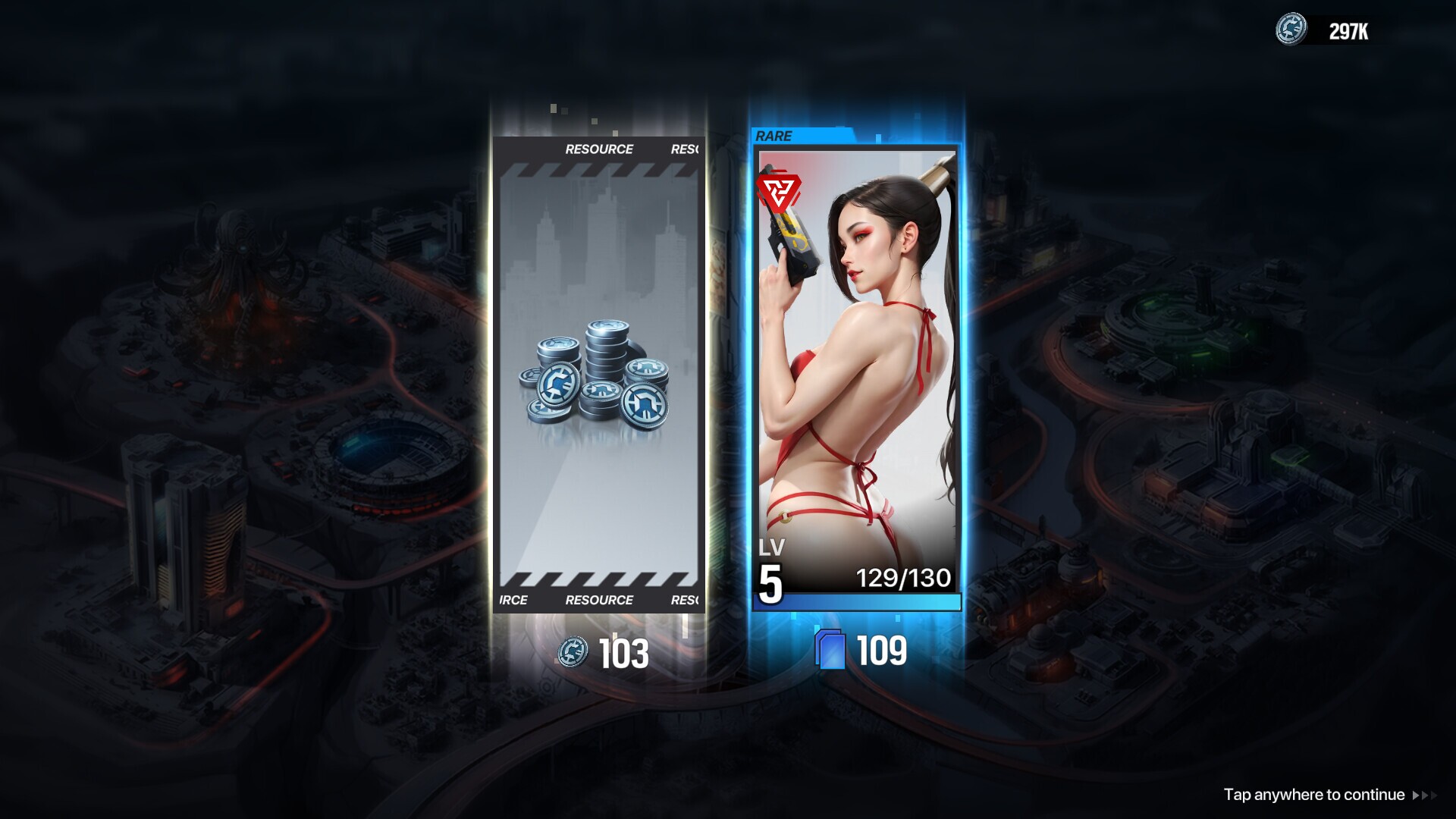The width and height of the screenshot is (1456, 819).
Task: Click the blue coin icon beside 103
Action: (x=574, y=652)
